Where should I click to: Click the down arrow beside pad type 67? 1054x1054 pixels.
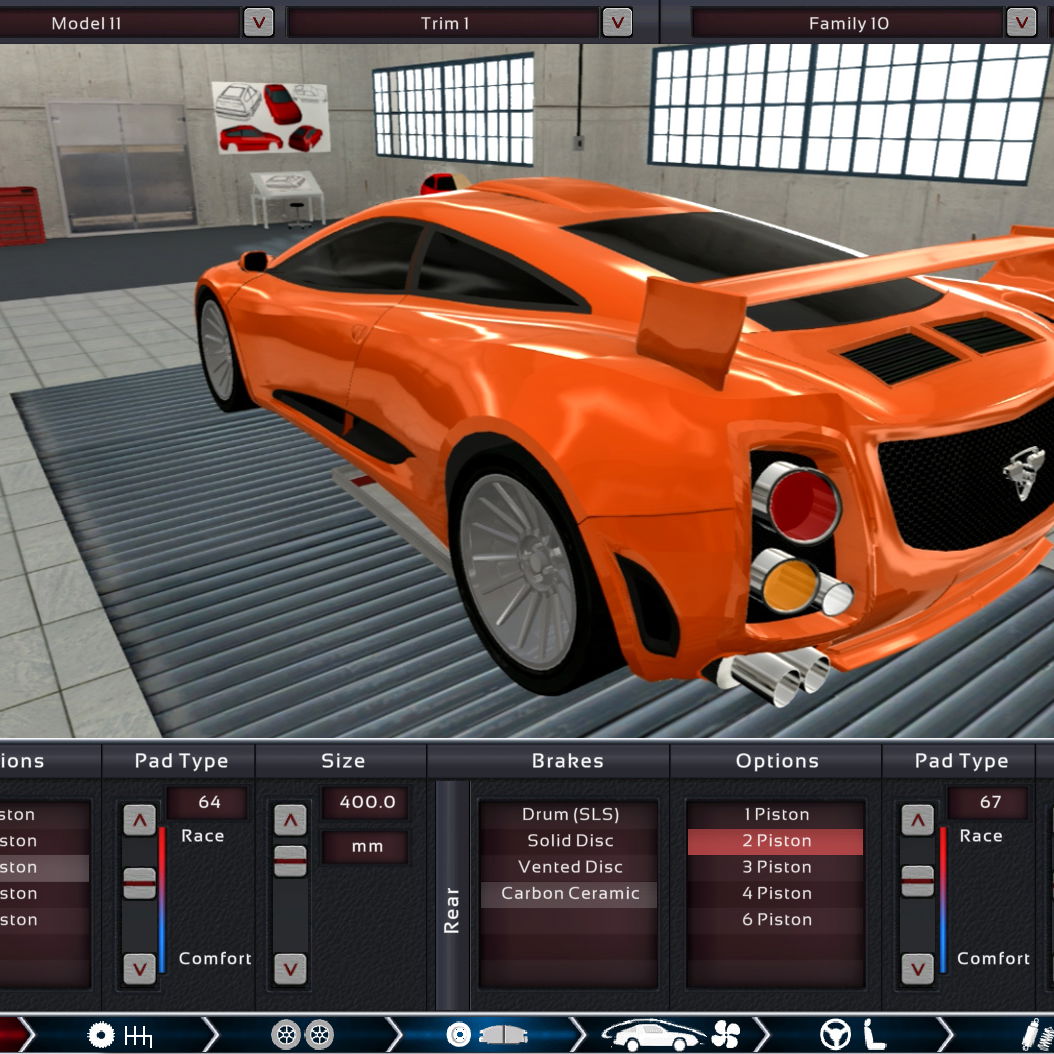tap(917, 968)
